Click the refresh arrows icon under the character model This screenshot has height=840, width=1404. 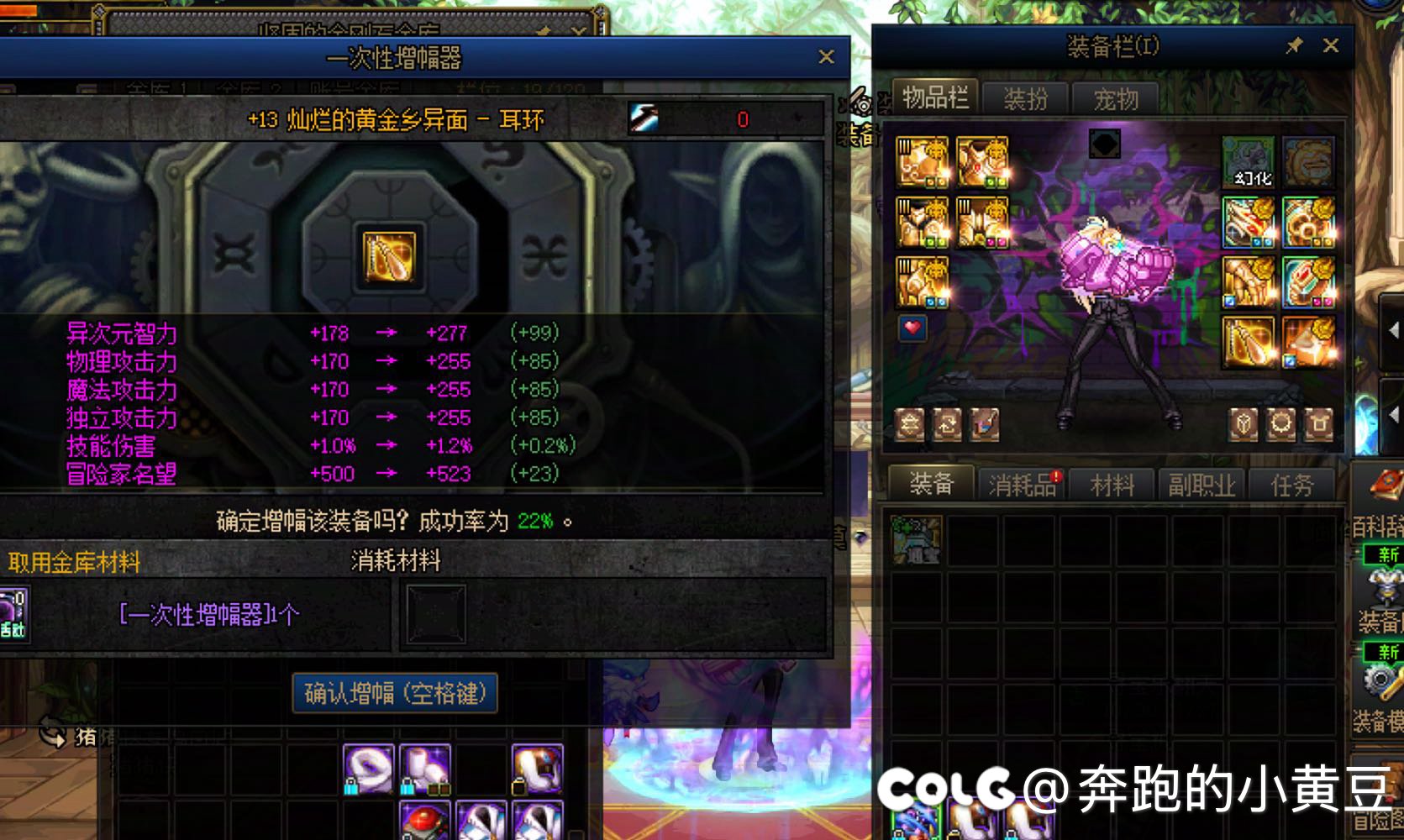click(947, 423)
